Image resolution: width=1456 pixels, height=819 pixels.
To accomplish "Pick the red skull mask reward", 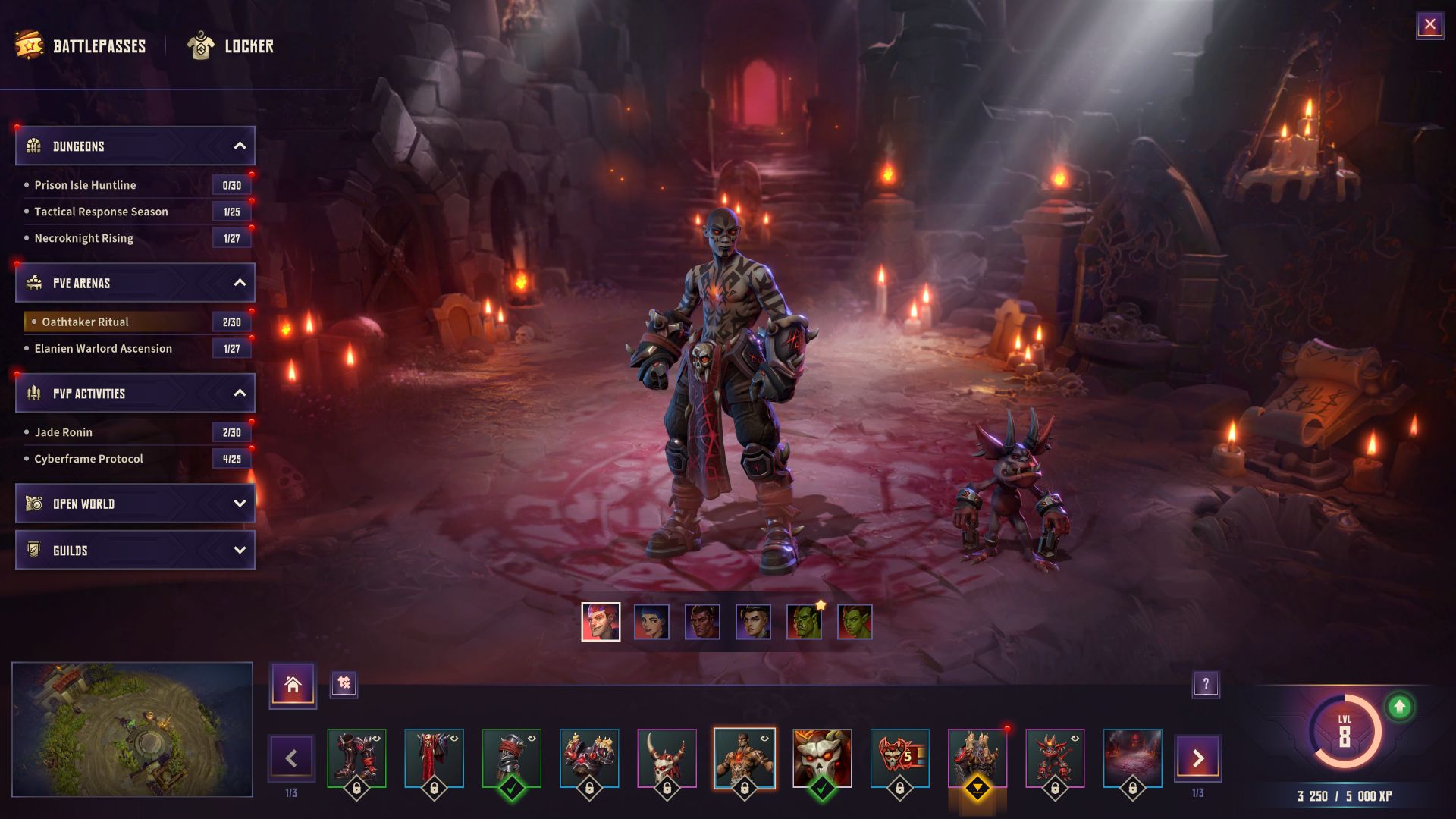I will (x=822, y=758).
